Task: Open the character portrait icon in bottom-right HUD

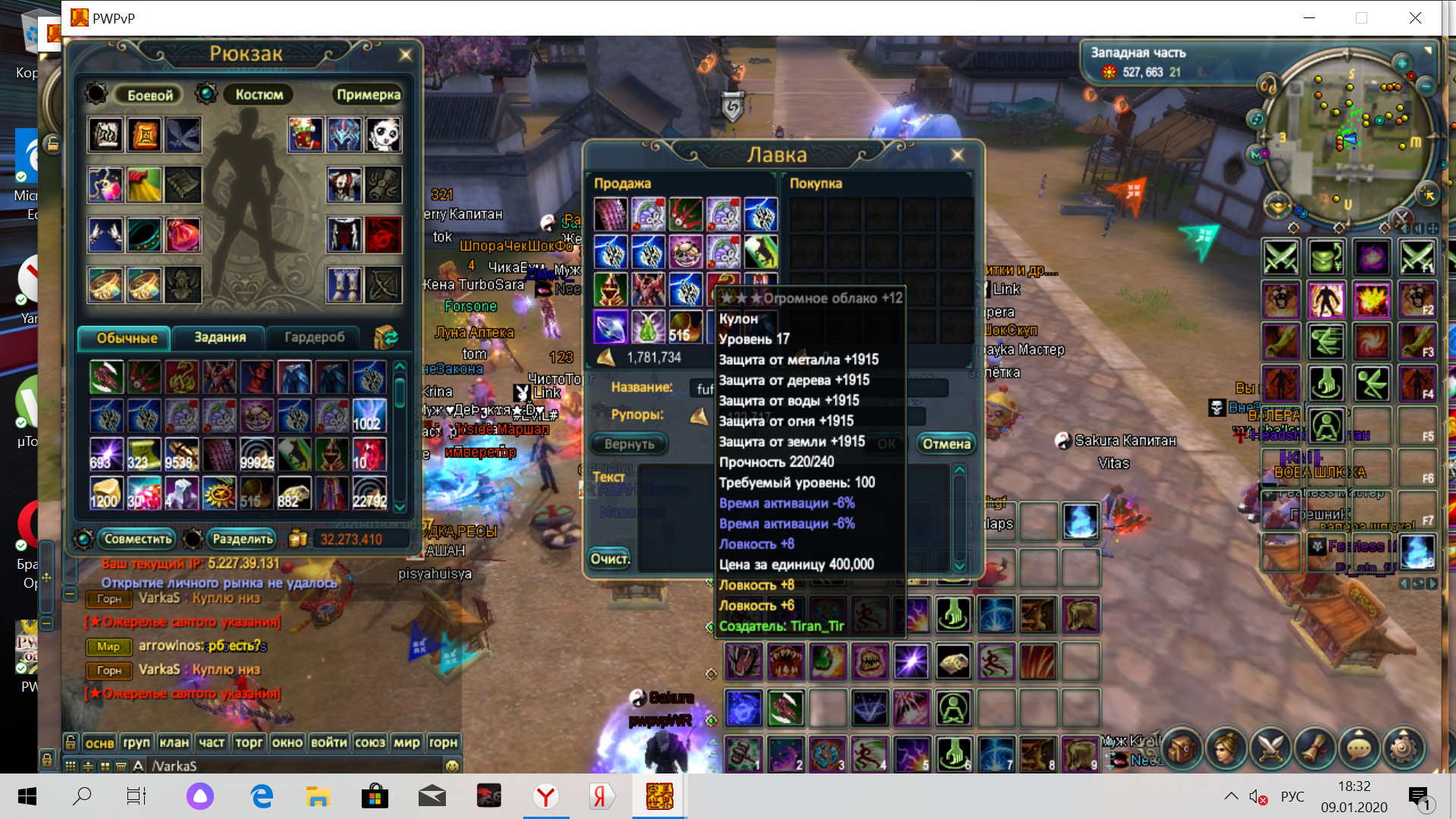Action: pyautogui.click(x=1226, y=748)
